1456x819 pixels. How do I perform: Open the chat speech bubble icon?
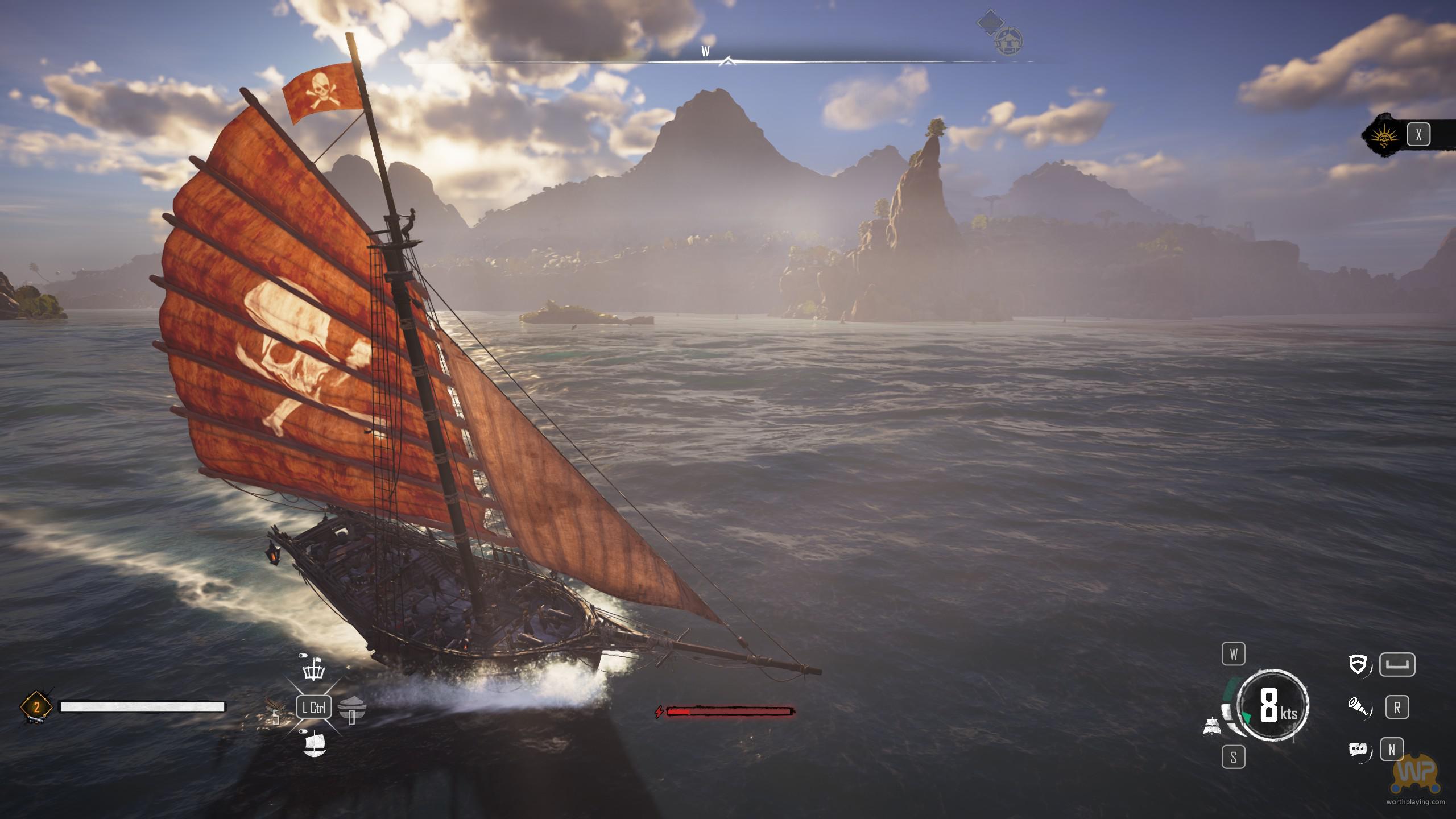pyautogui.click(x=1358, y=750)
